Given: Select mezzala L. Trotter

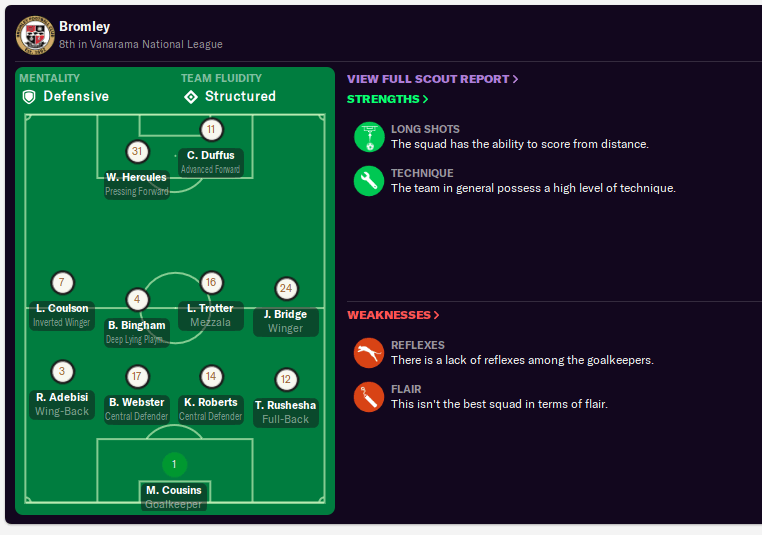Looking at the screenshot, I should coord(210,308).
